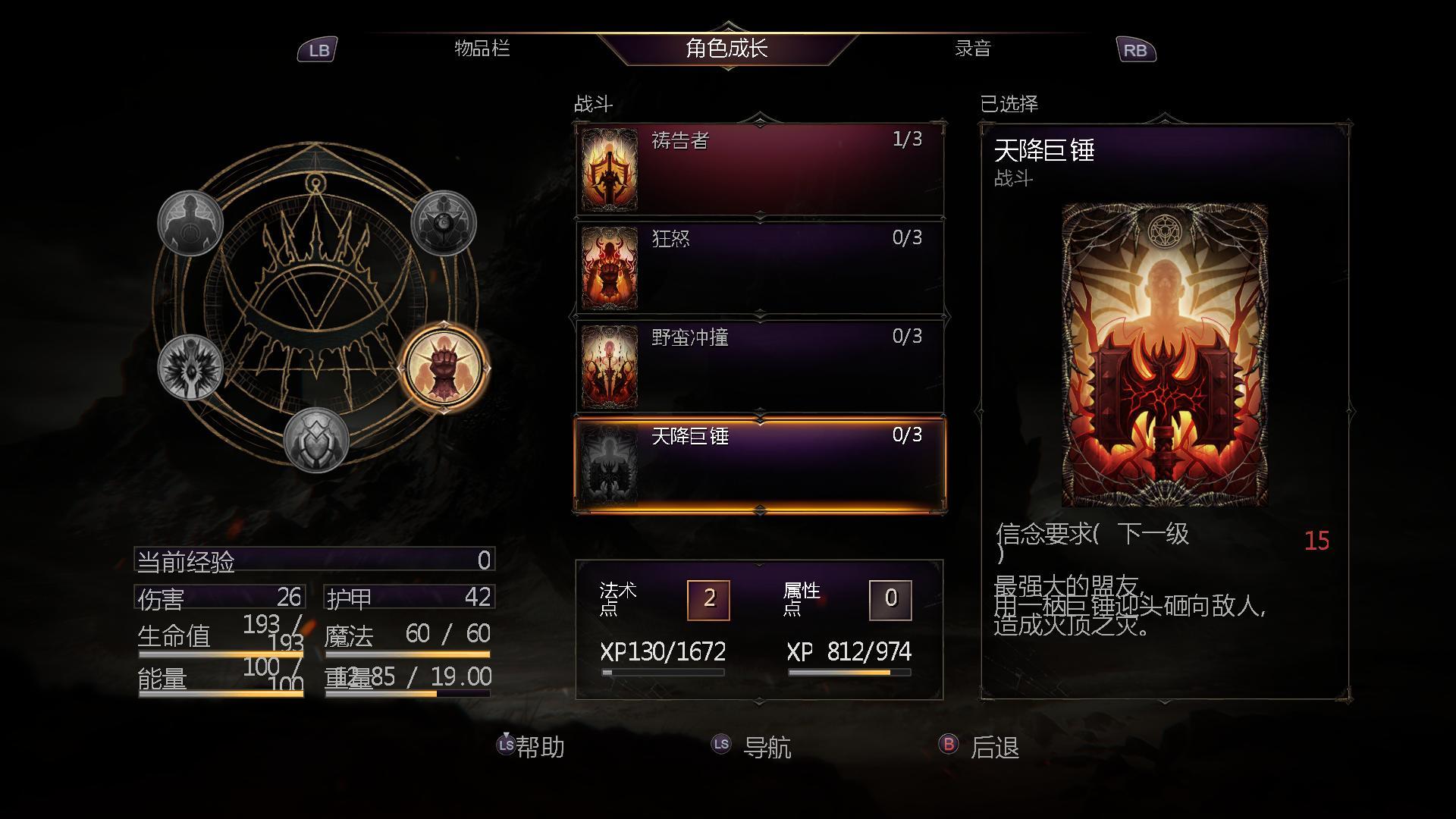This screenshot has width=1456, height=819.
Task: Select the 角色成长 character growth tab
Action: click(726, 49)
